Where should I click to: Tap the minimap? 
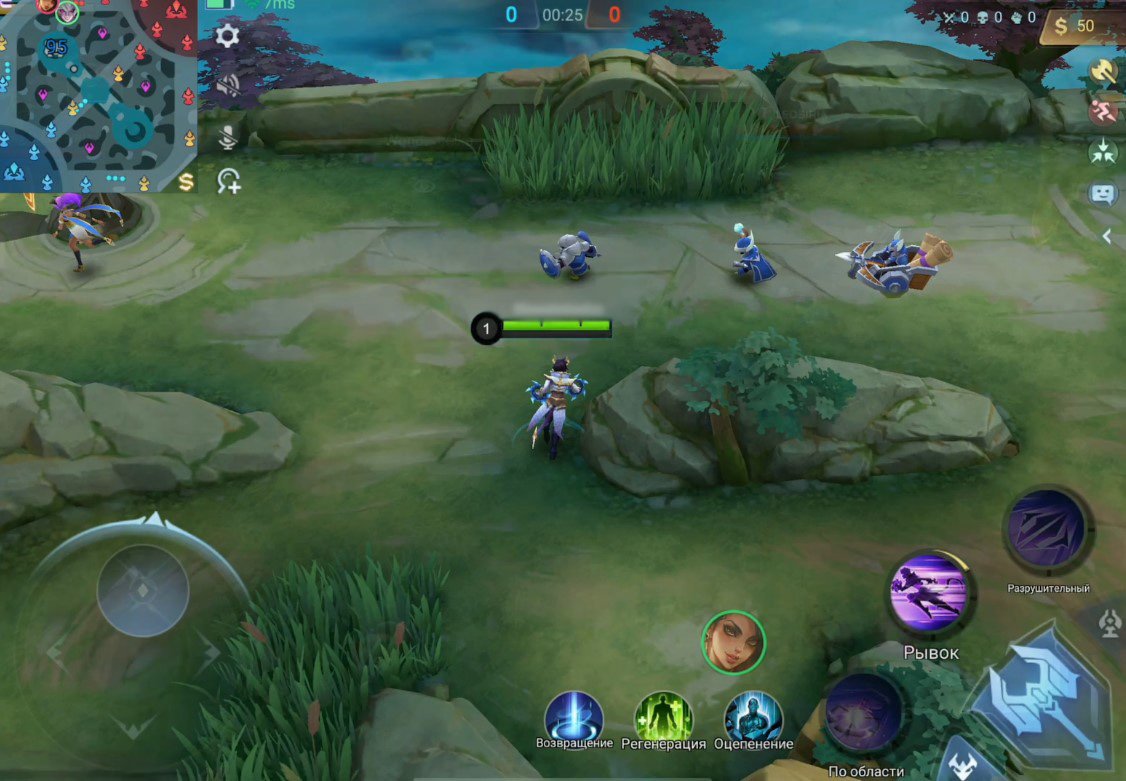[x=98, y=96]
